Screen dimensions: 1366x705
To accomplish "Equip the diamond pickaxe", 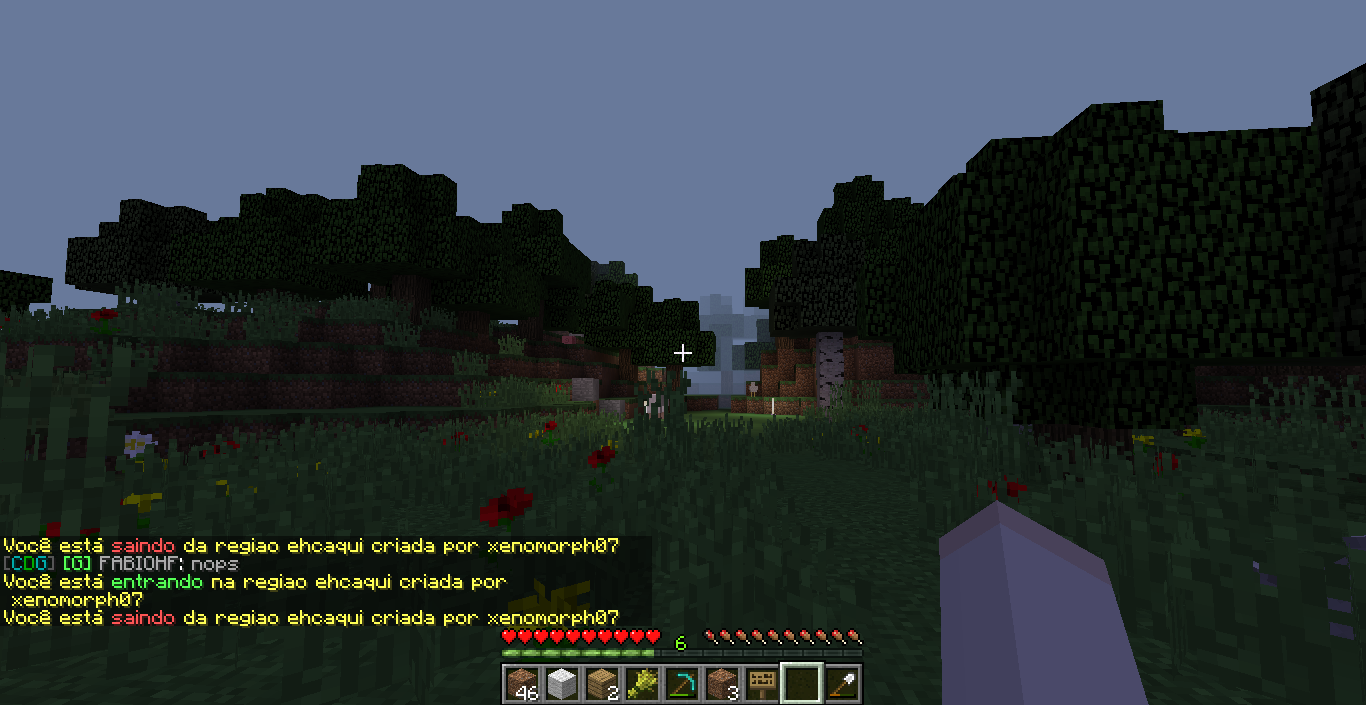I will pyautogui.click(x=682, y=684).
